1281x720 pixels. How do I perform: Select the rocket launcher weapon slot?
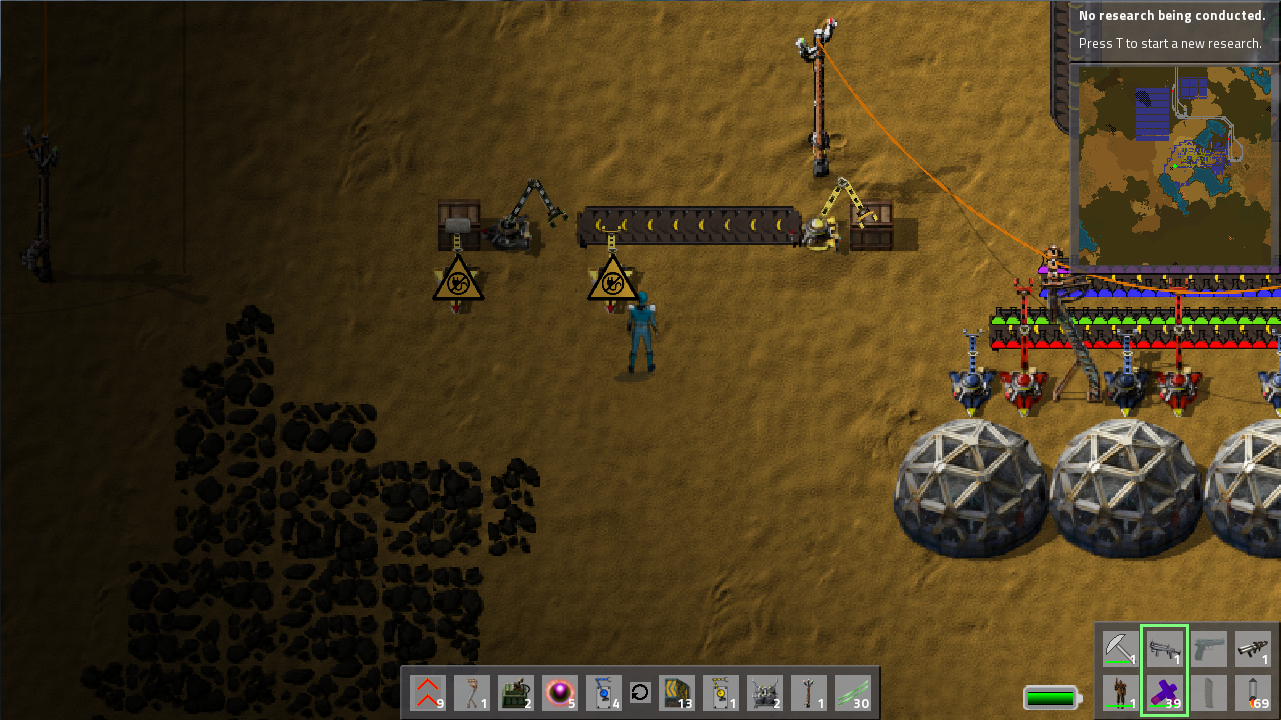pyautogui.click(x=1253, y=649)
